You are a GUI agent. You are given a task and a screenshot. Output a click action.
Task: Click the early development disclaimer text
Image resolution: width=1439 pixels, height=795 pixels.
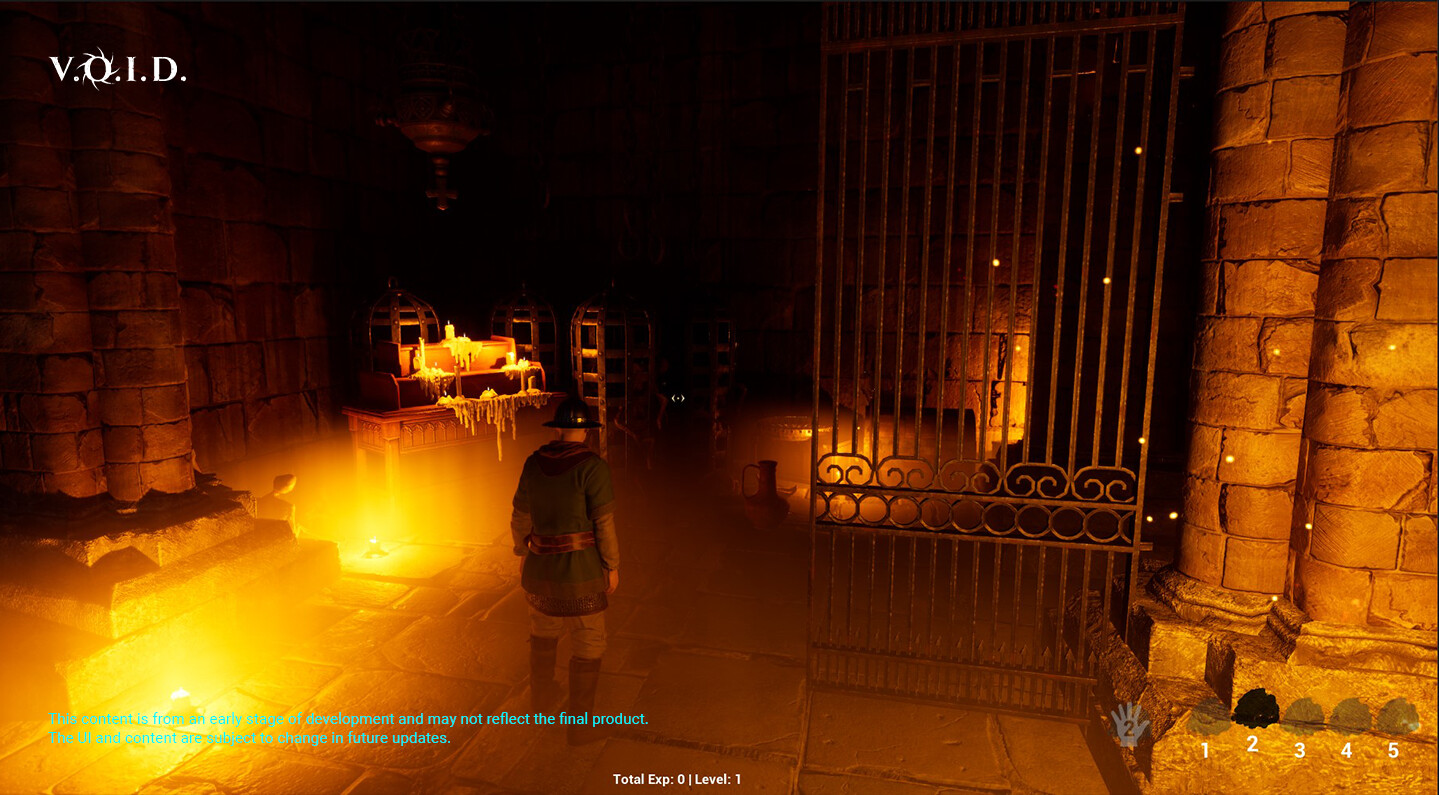click(x=350, y=718)
